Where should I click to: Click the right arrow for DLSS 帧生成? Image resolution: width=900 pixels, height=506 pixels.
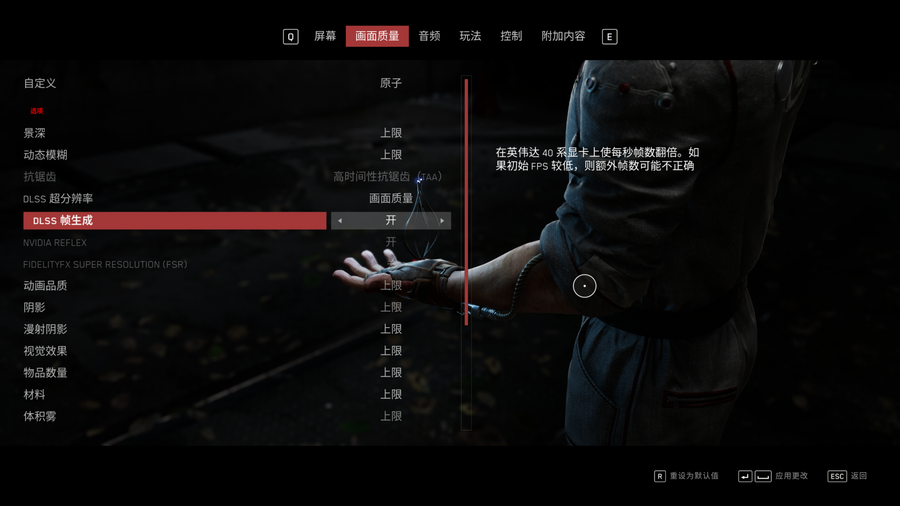point(442,221)
